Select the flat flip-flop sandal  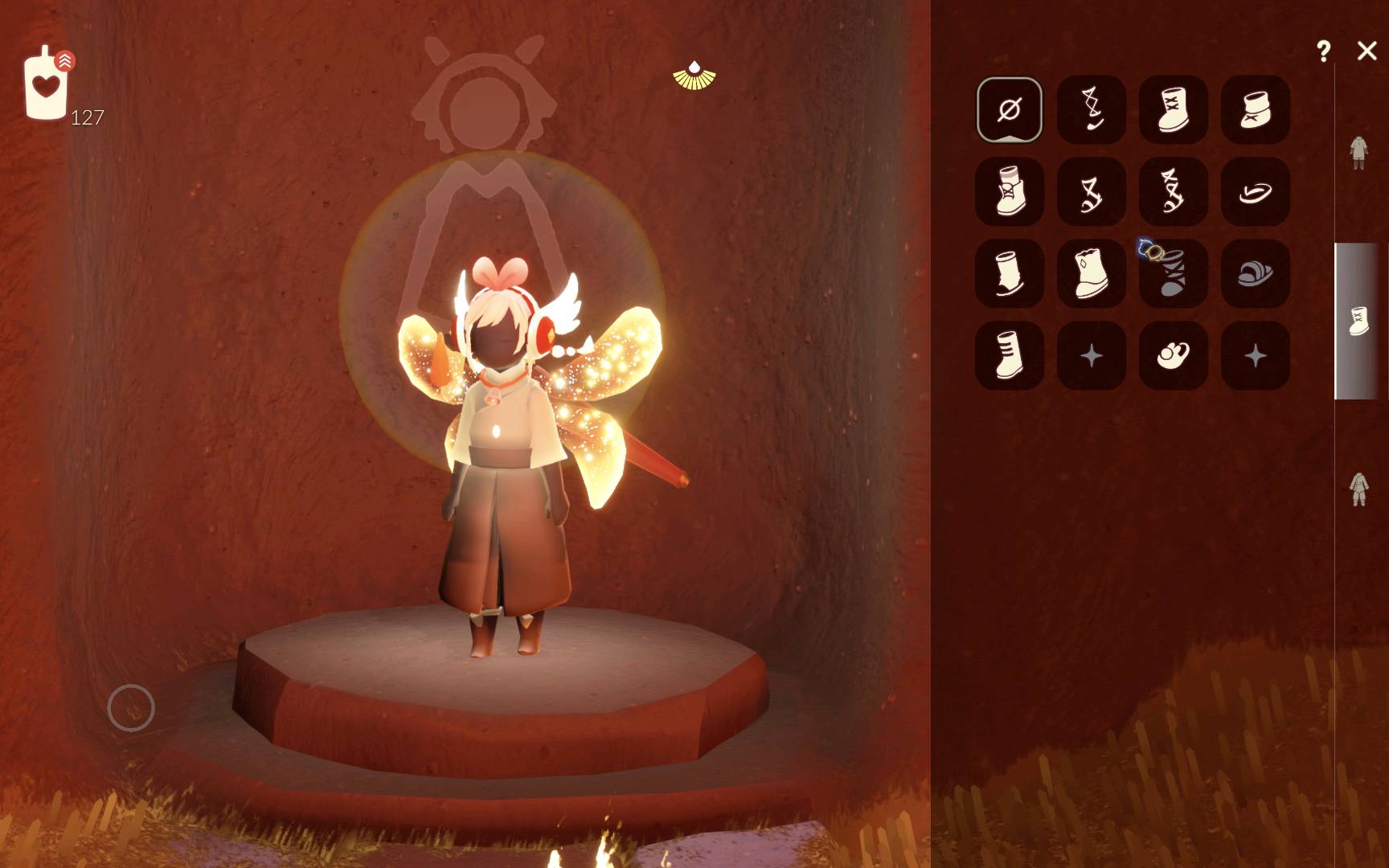pos(1256,191)
